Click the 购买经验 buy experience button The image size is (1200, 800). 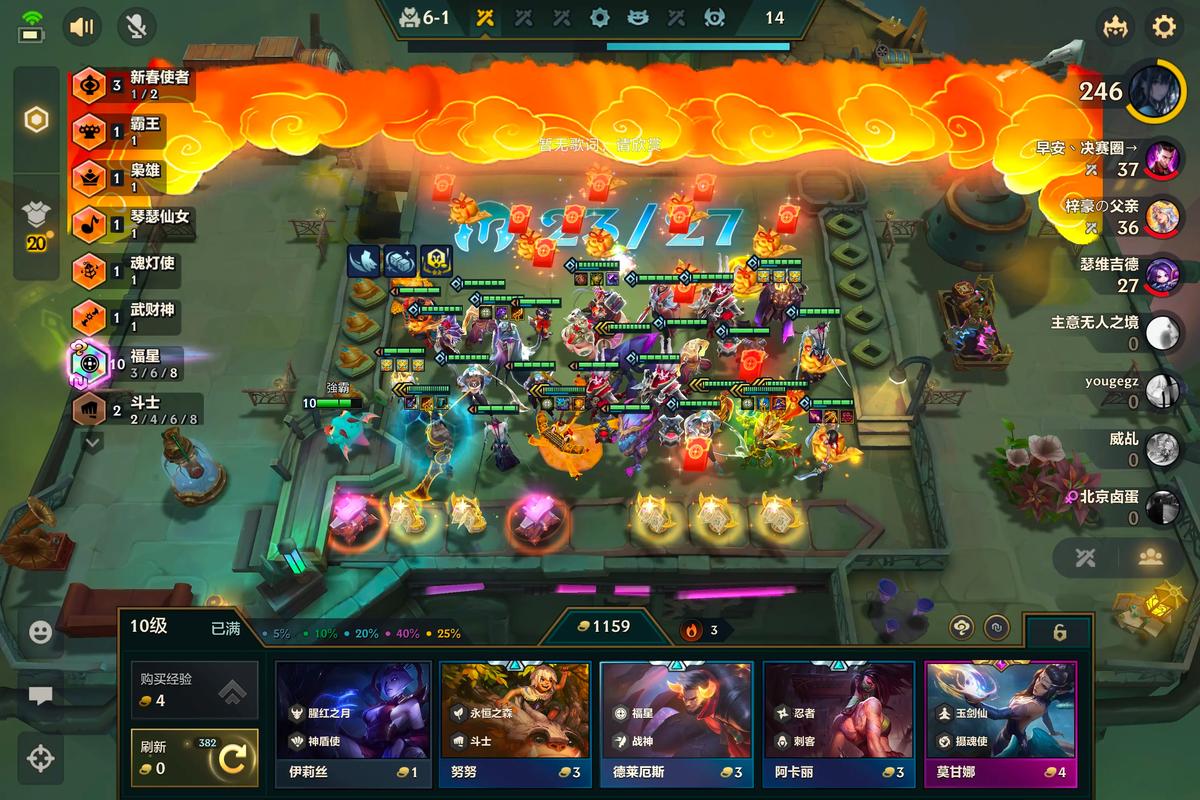[x=195, y=690]
